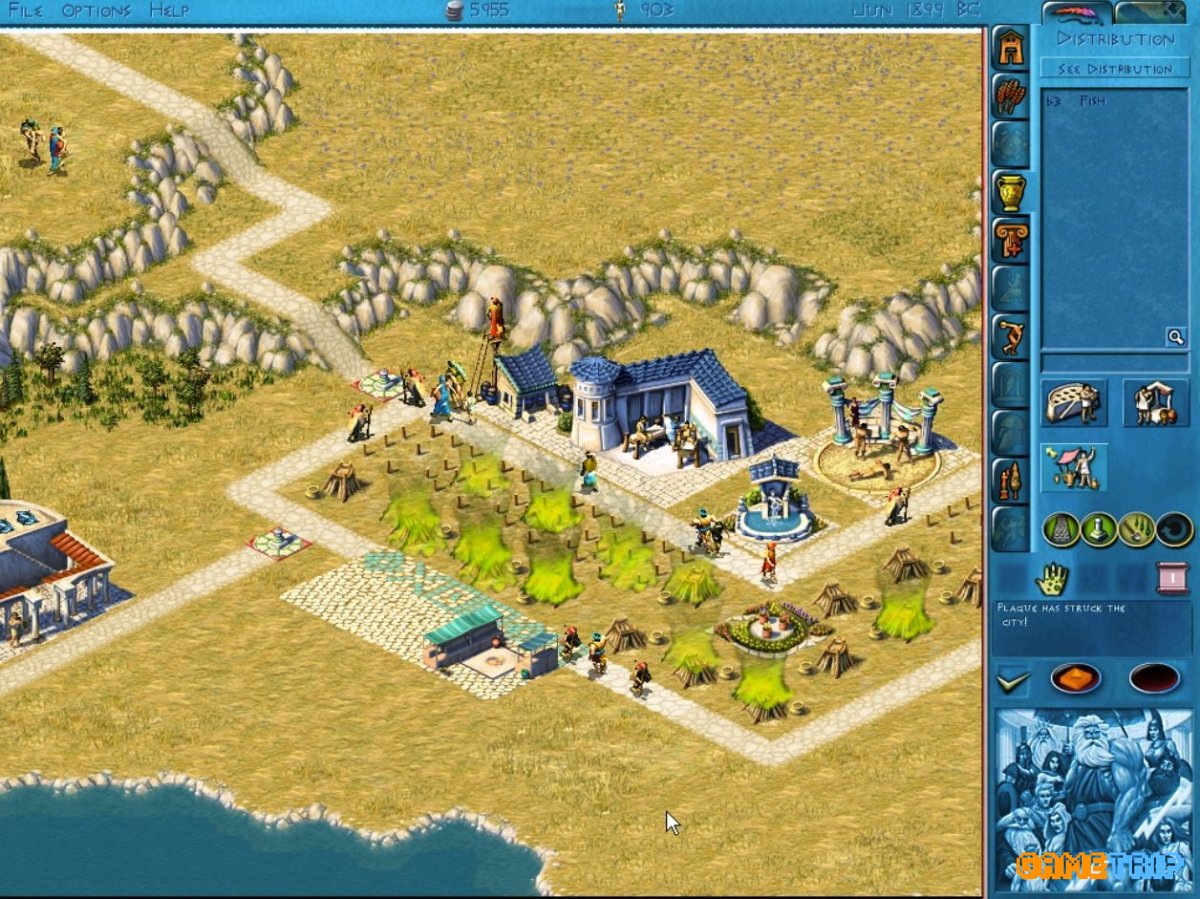This screenshot has height=899, width=1200.
Task: Choose the agora market stall building button
Action: coord(1155,402)
